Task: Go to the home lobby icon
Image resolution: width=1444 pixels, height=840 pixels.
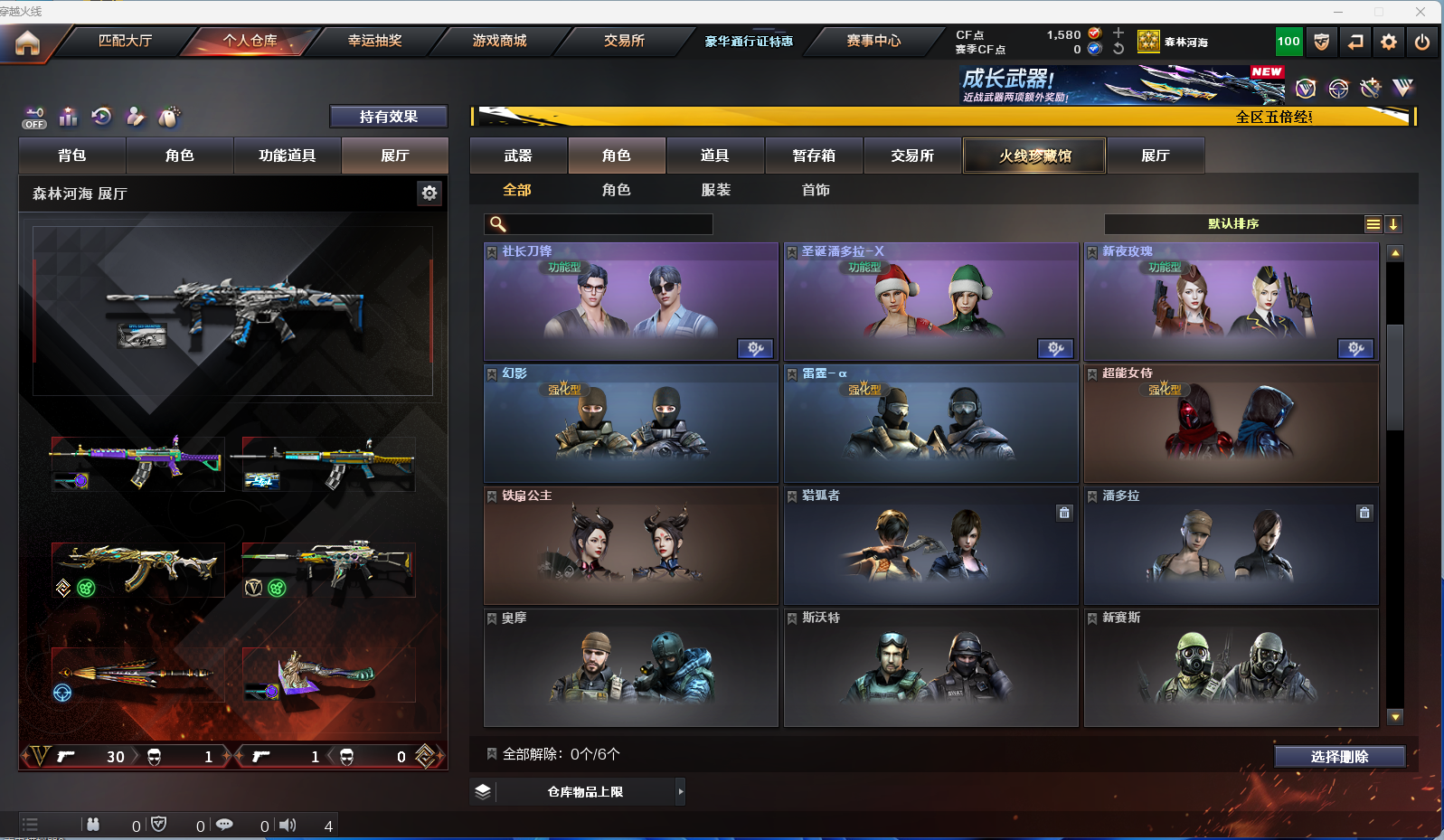Action: (x=27, y=42)
